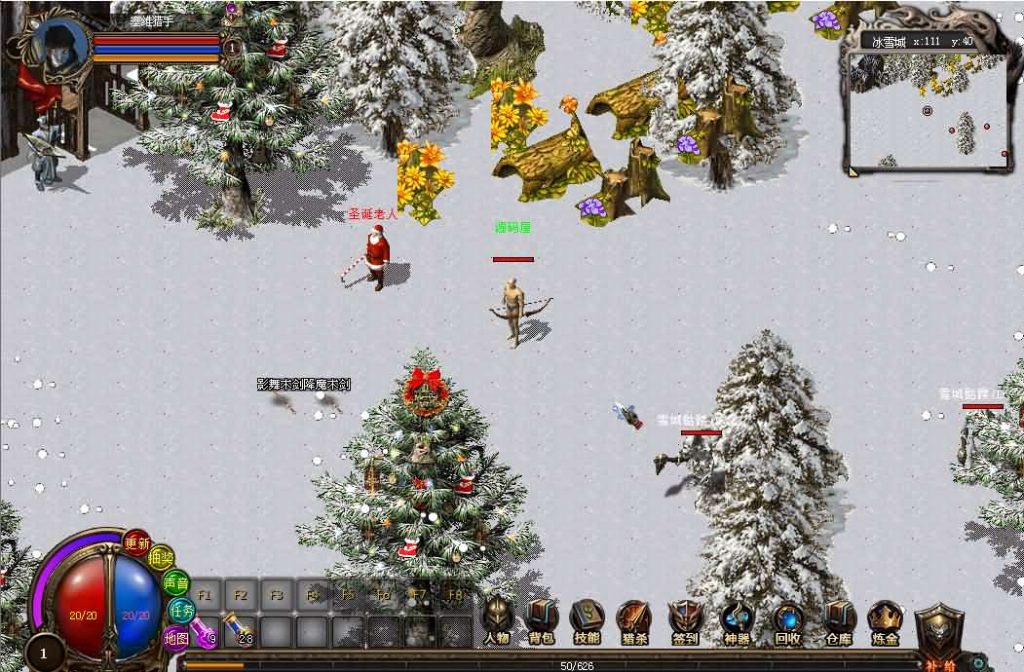This screenshot has width=1024, height=672.
Task: Use the purple potion in hotbar
Action: (x=204, y=631)
